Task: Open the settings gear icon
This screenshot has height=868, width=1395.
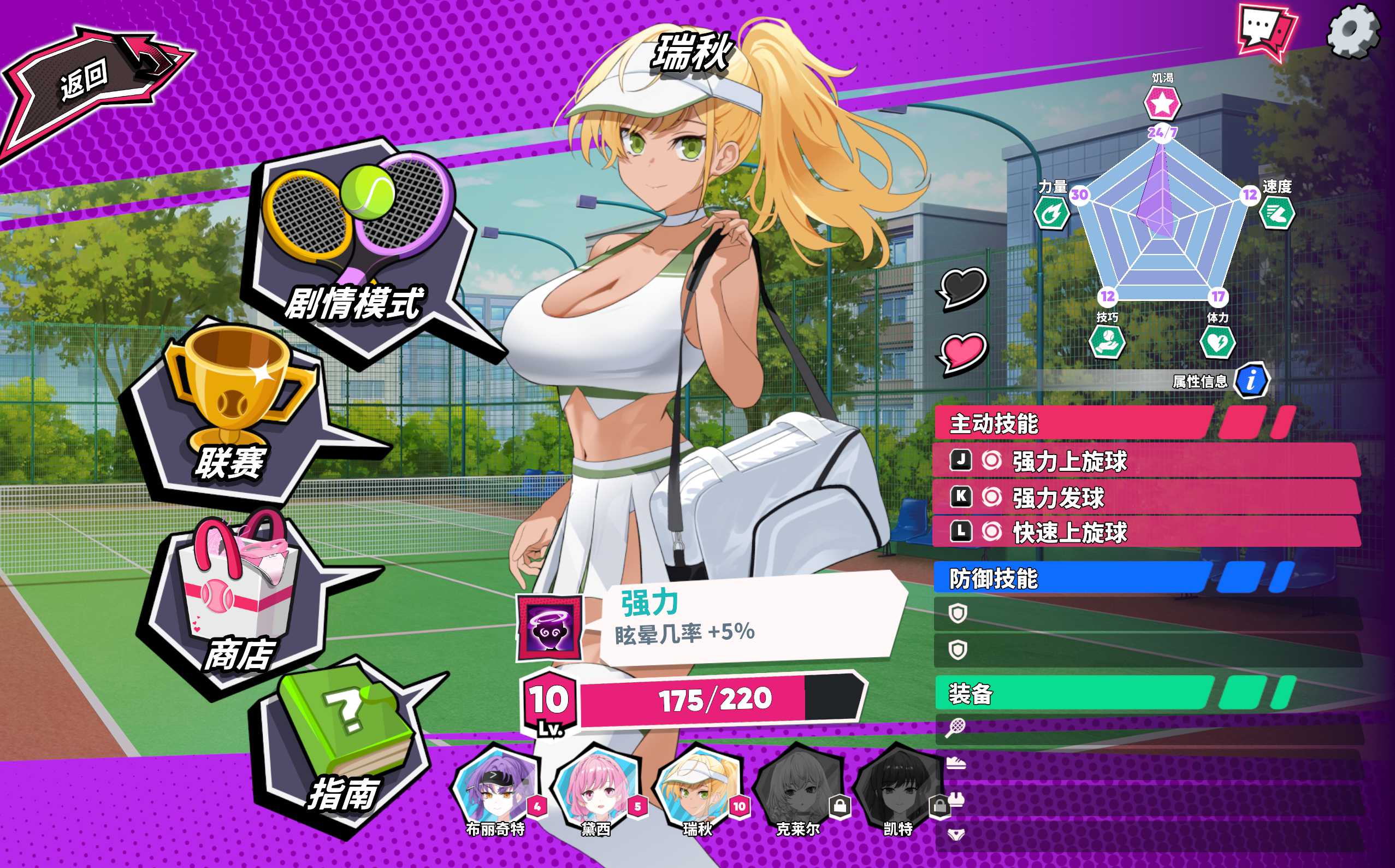Action: point(1353,31)
